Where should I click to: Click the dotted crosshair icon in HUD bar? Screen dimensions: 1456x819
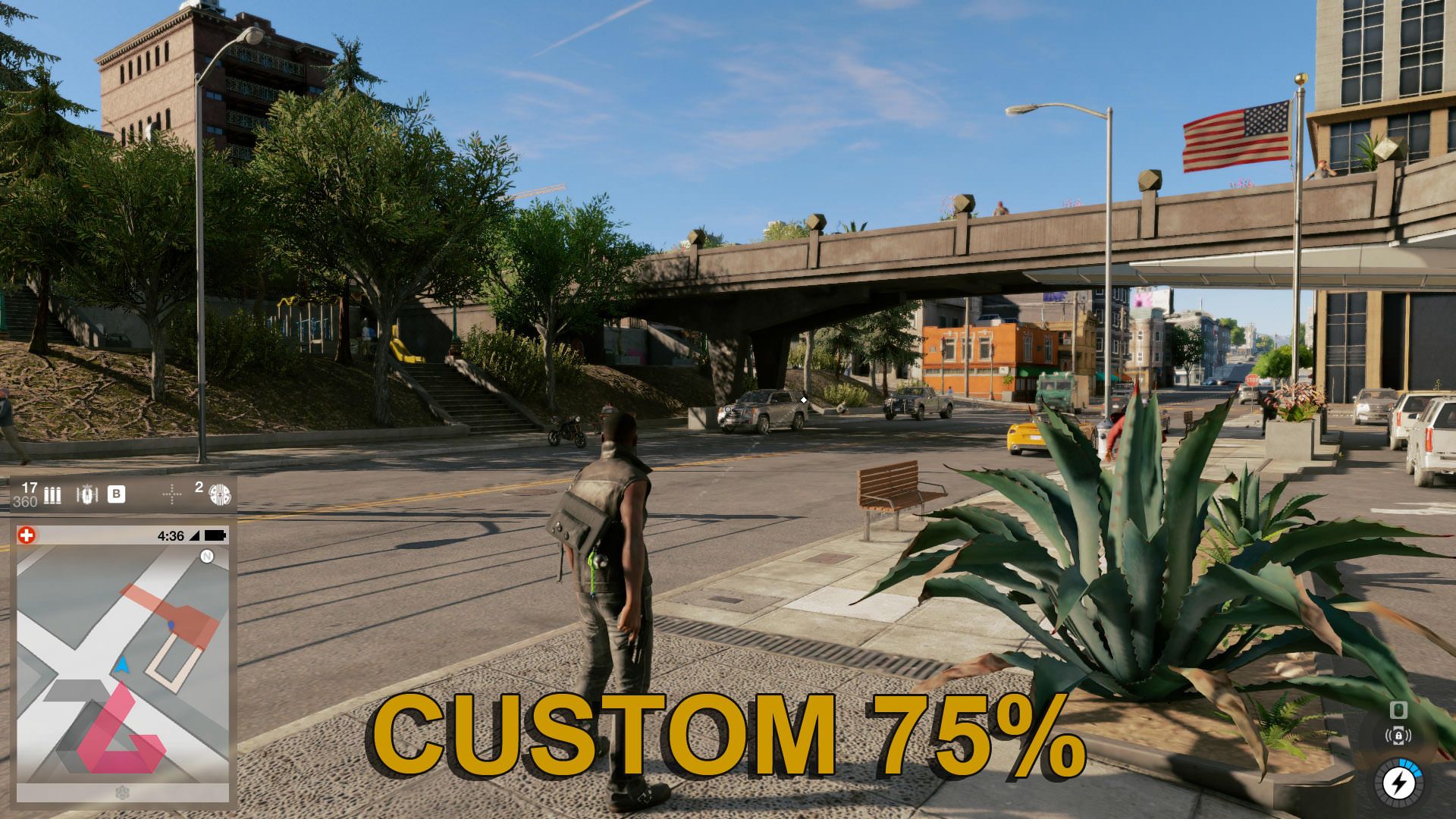click(173, 495)
